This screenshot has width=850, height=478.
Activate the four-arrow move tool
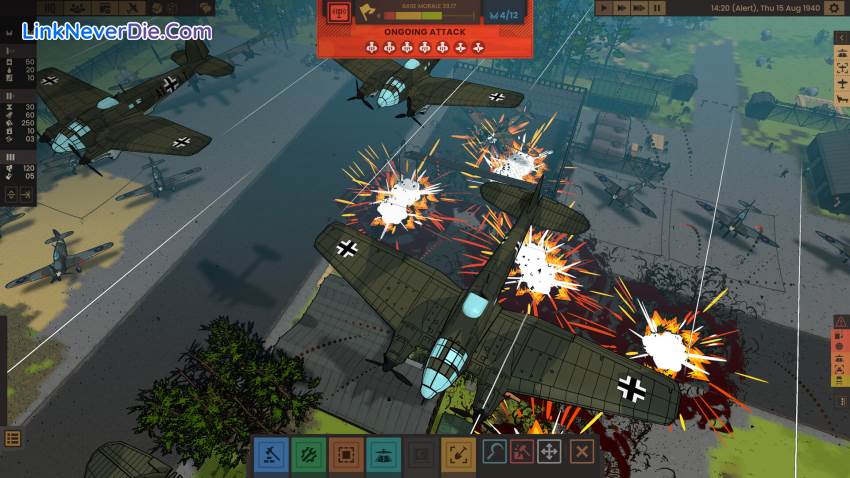point(549,452)
